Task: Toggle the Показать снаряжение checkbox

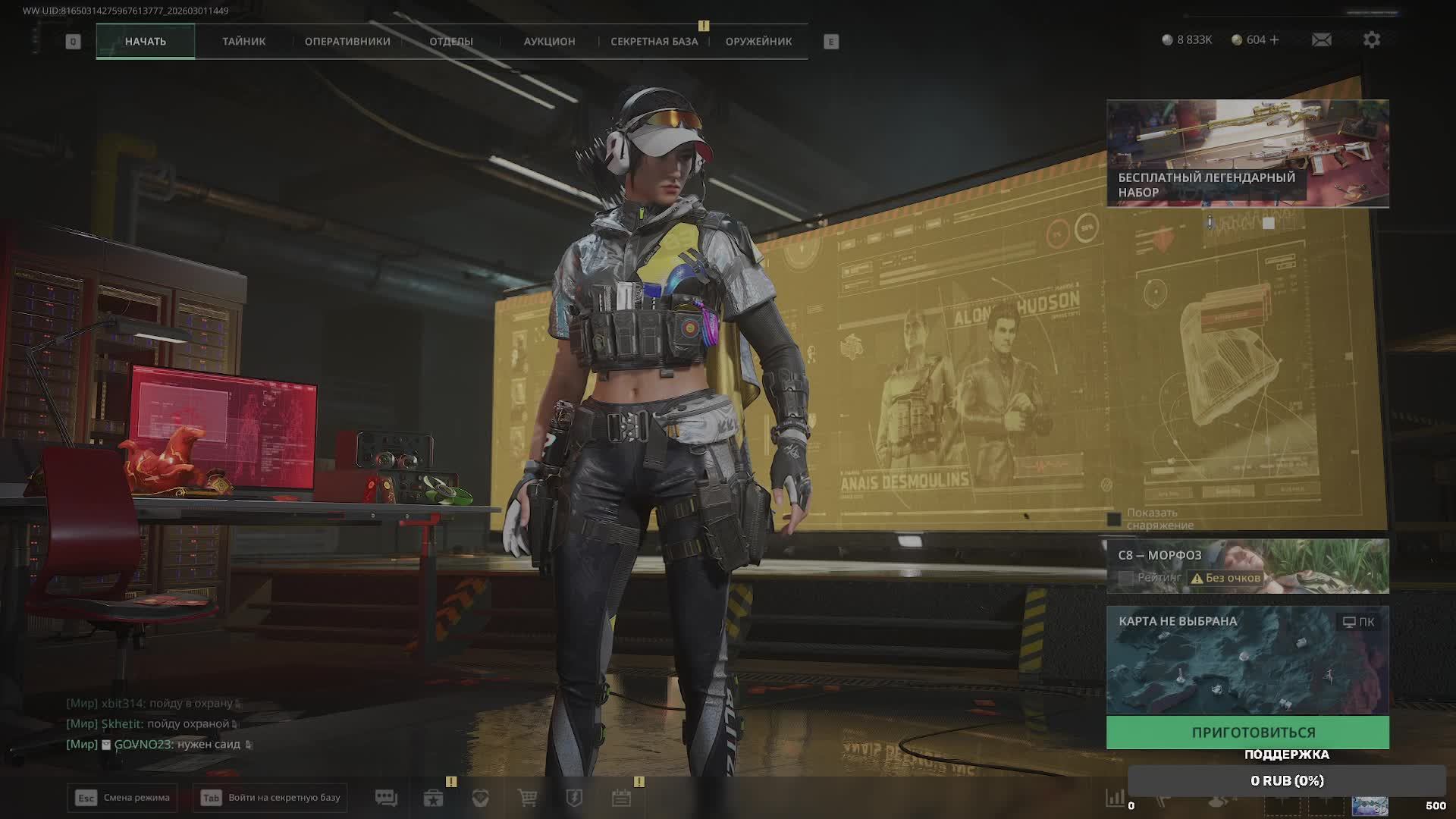Action: pyautogui.click(x=1114, y=519)
